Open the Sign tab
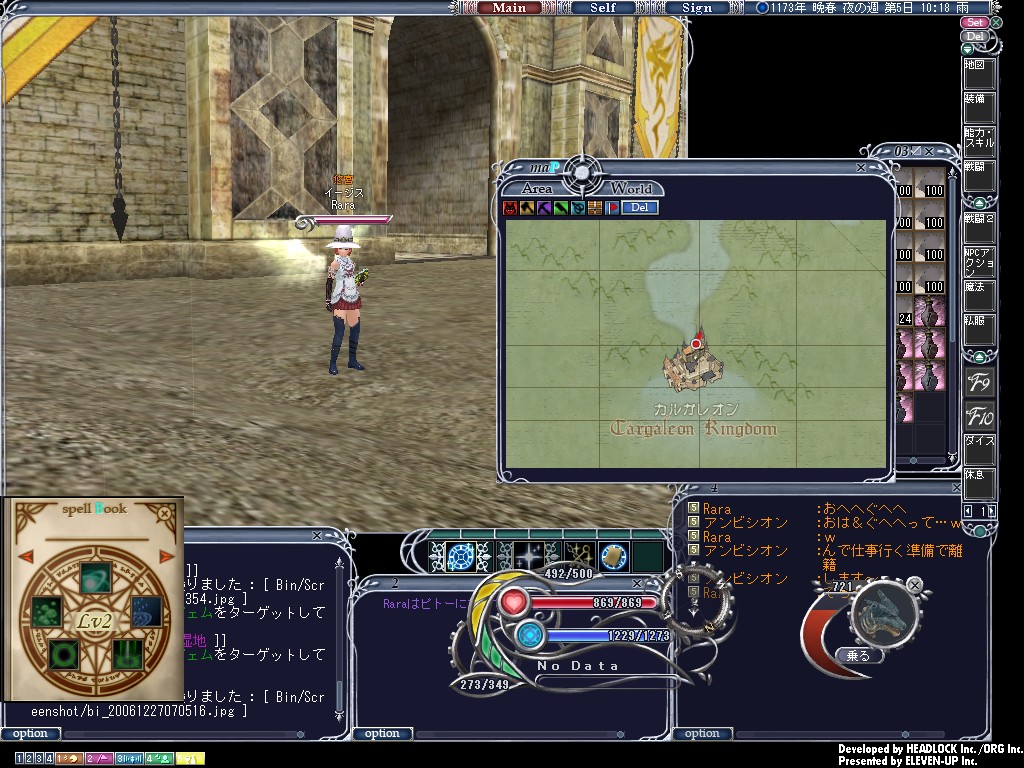 coord(697,8)
